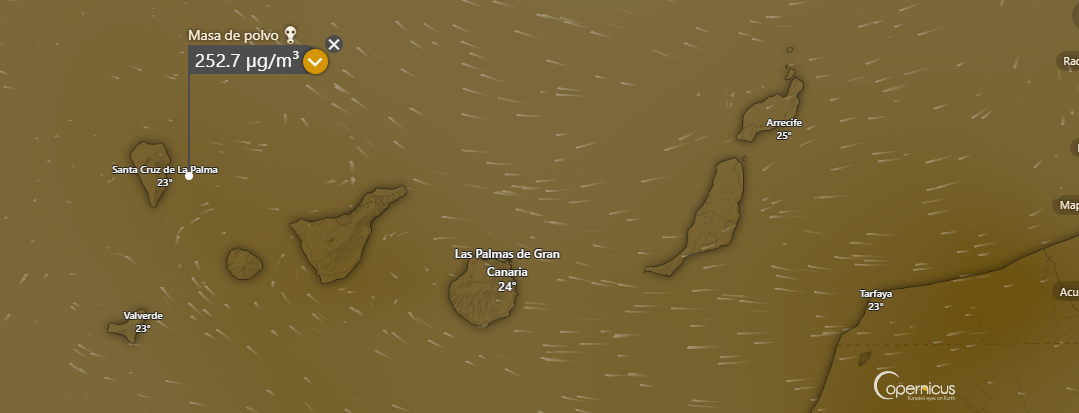Open Las Palmas de Gran Canaria forecast
Viewport: 1079px width, 413px height.
(507, 262)
